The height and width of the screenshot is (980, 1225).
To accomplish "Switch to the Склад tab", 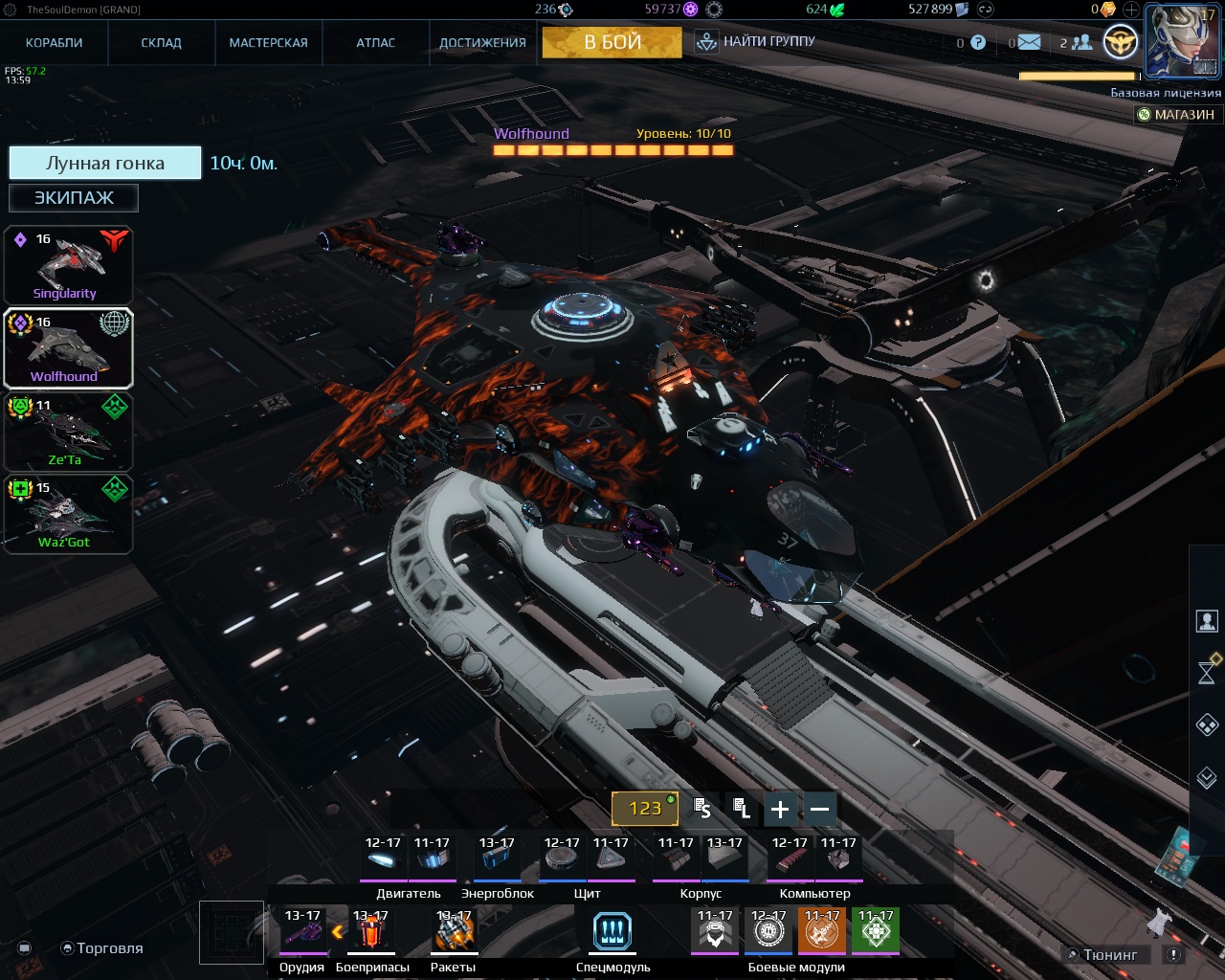I will click(162, 43).
